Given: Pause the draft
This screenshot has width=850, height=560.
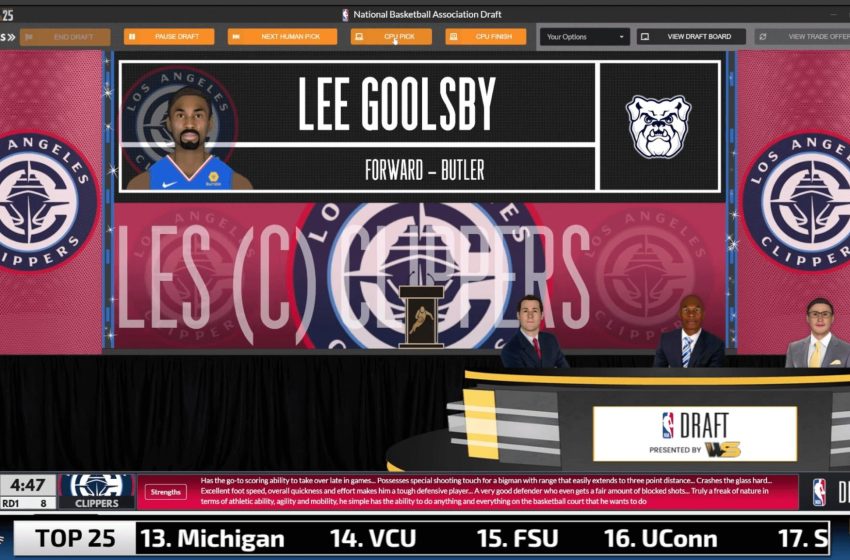Looking at the screenshot, I should tap(169, 37).
